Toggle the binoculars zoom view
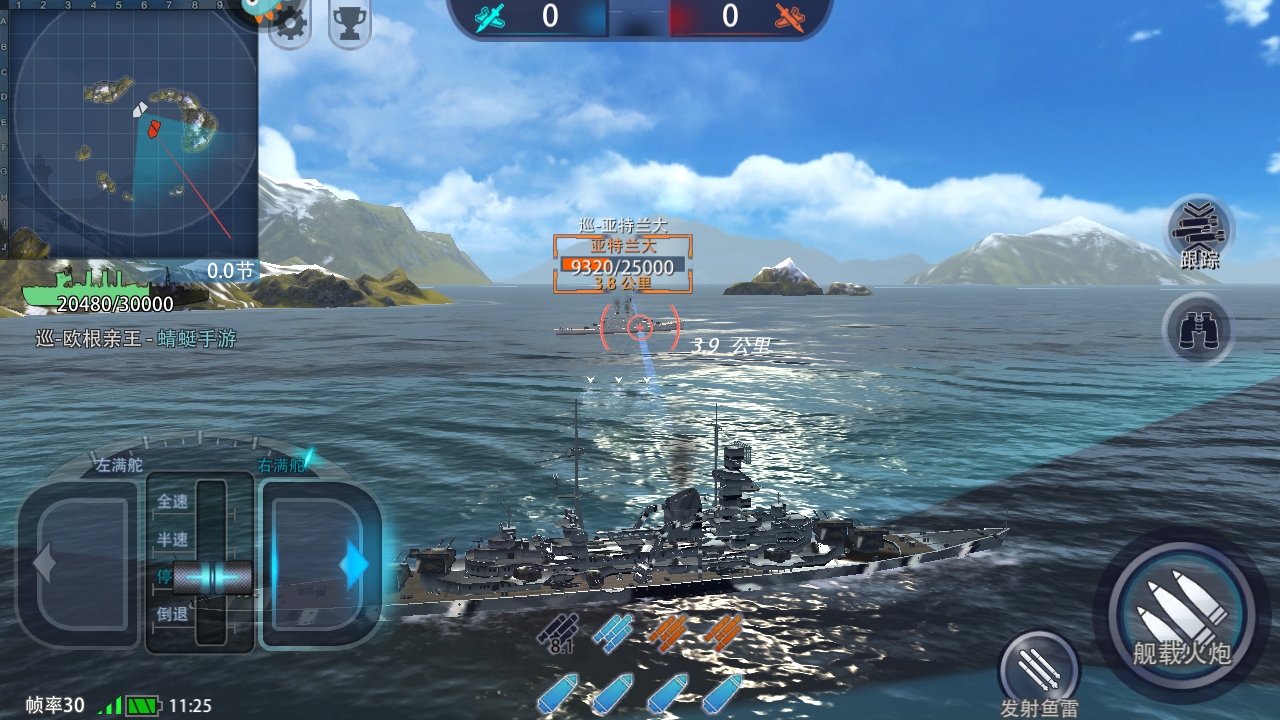The image size is (1280, 720). tap(1198, 330)
